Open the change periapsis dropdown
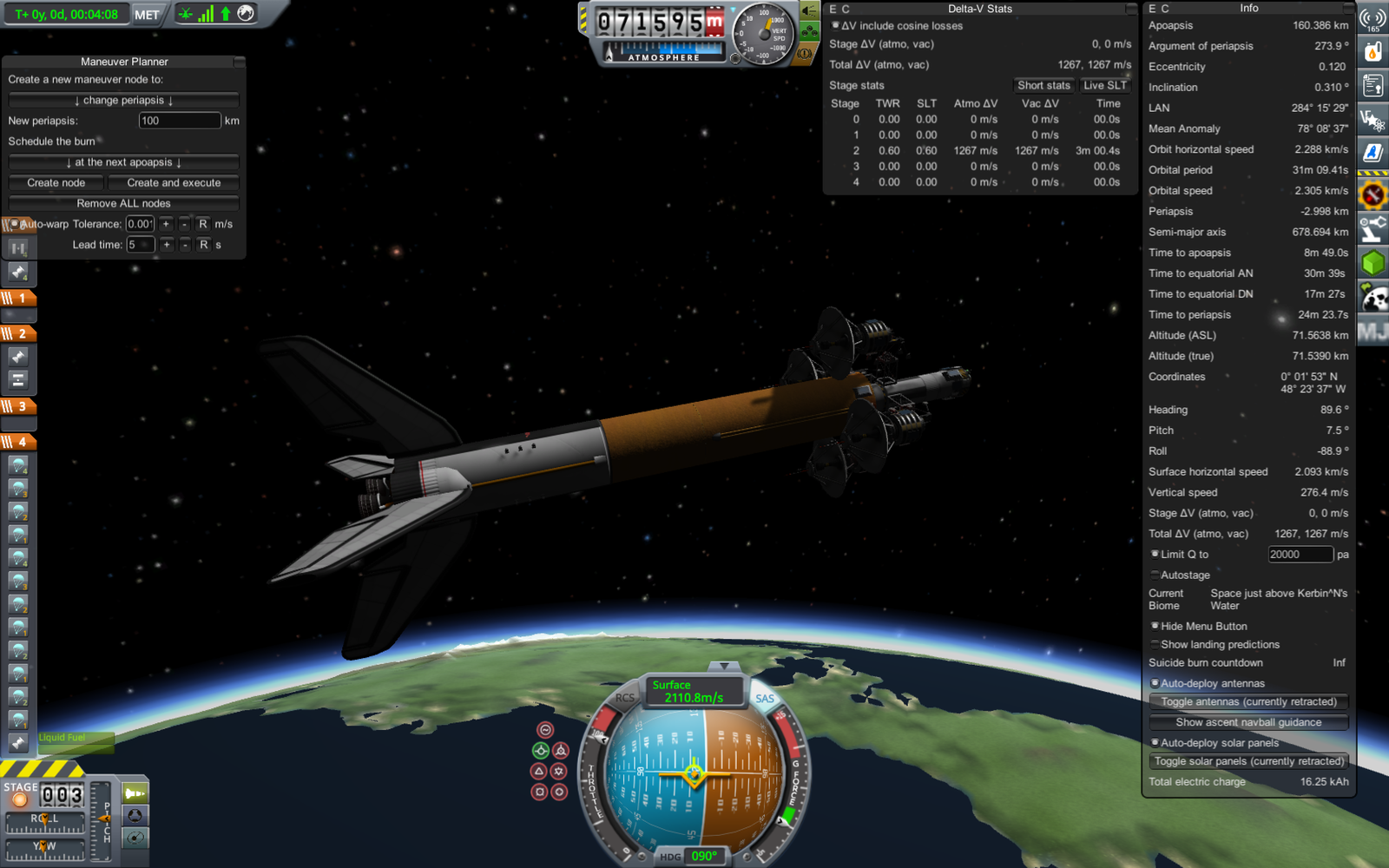The image size is (1389, 868). click(x=123, y=101)
